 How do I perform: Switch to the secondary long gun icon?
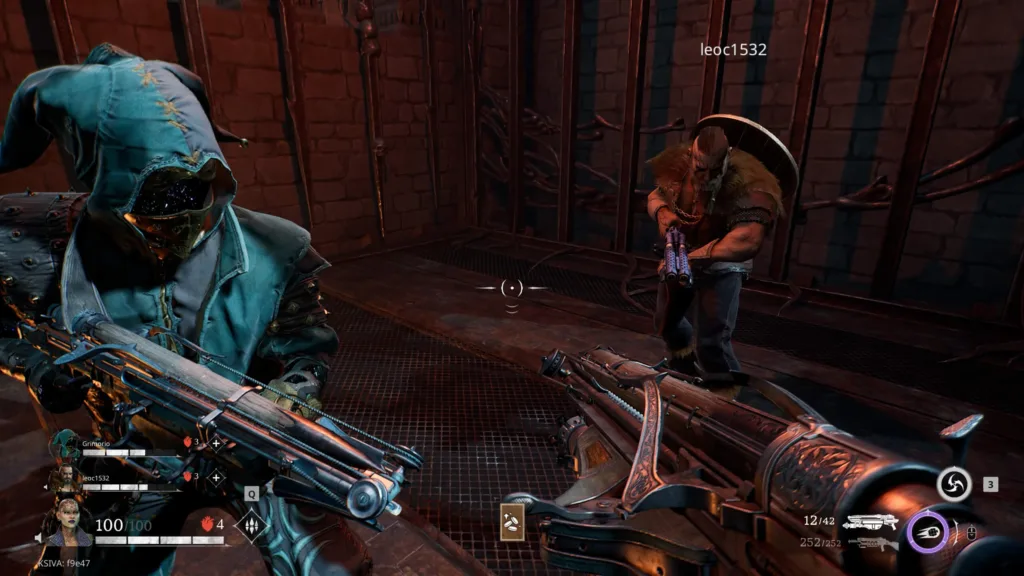872,543
